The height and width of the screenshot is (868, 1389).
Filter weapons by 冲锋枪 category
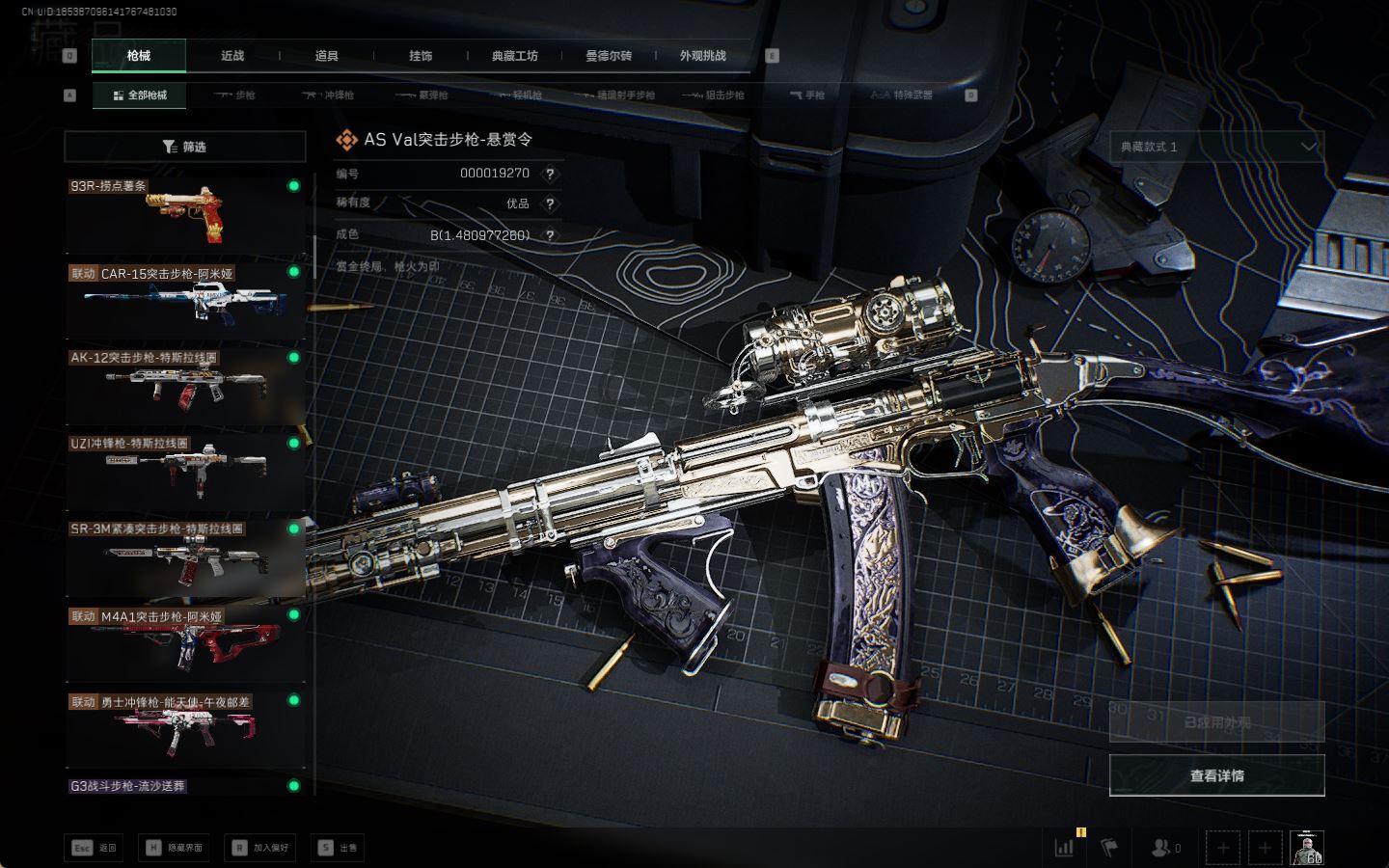[328, 95]
